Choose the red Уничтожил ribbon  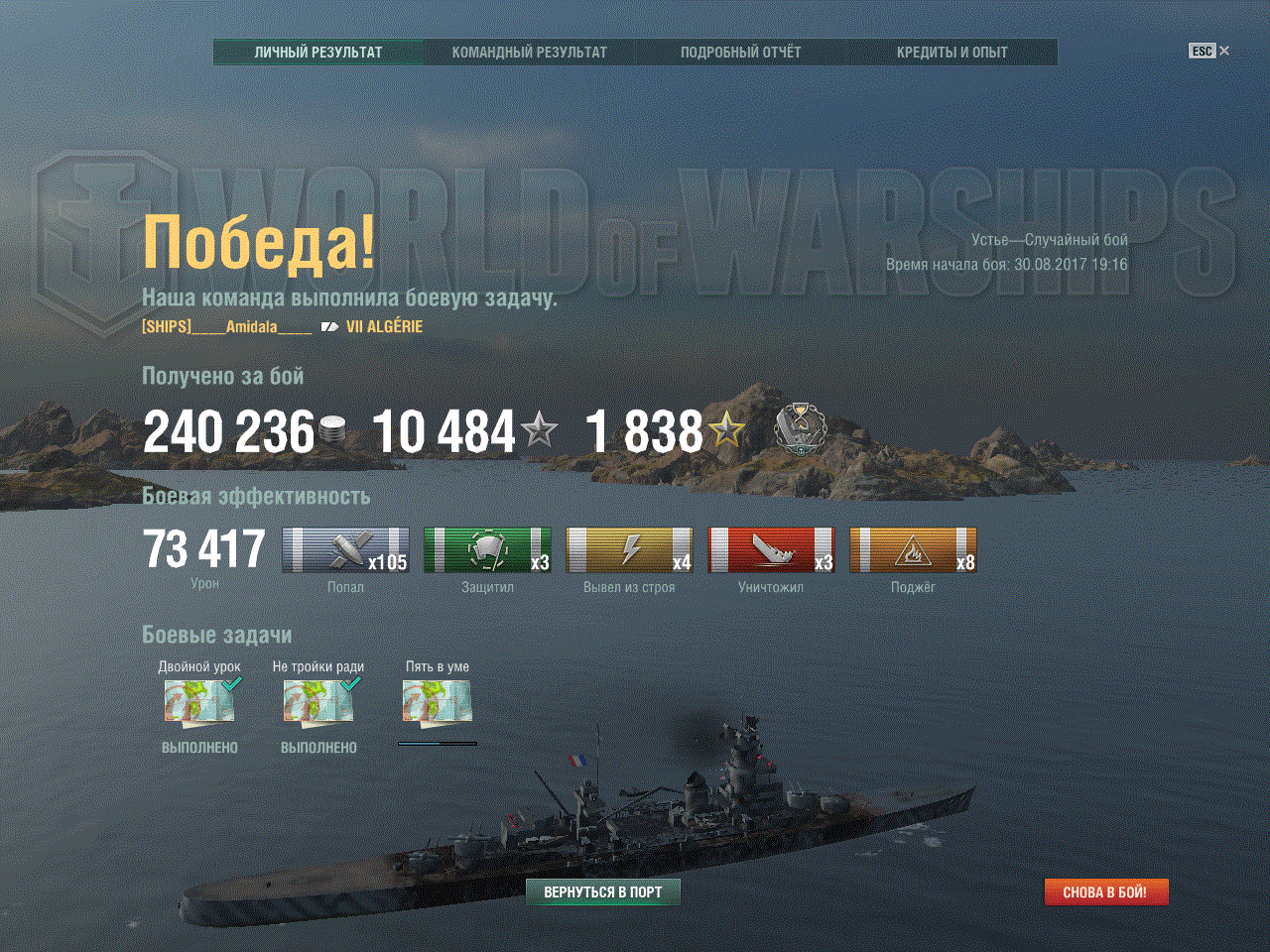click(771, 550)
